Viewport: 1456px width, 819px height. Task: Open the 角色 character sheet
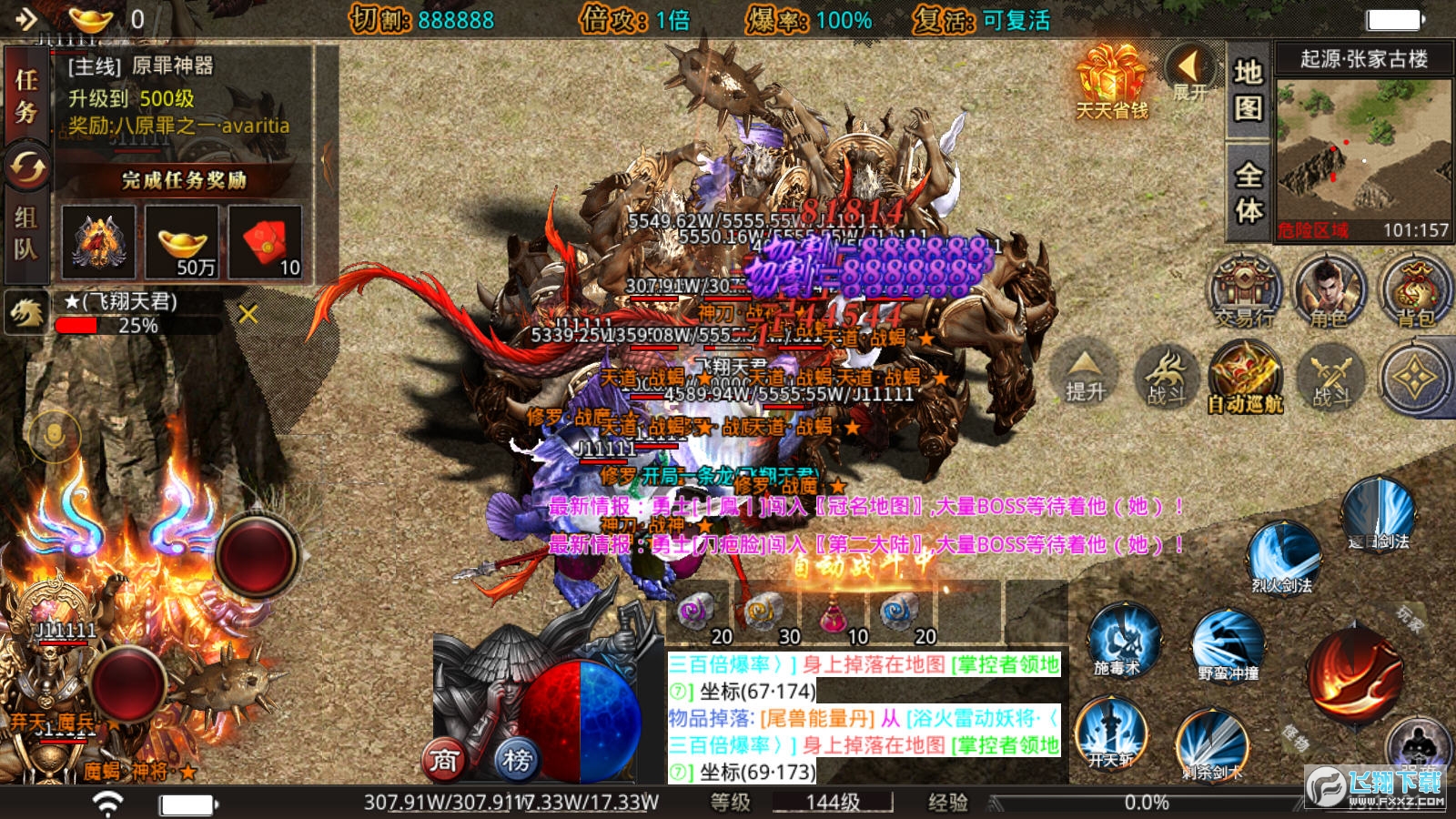pos(1329,291)
